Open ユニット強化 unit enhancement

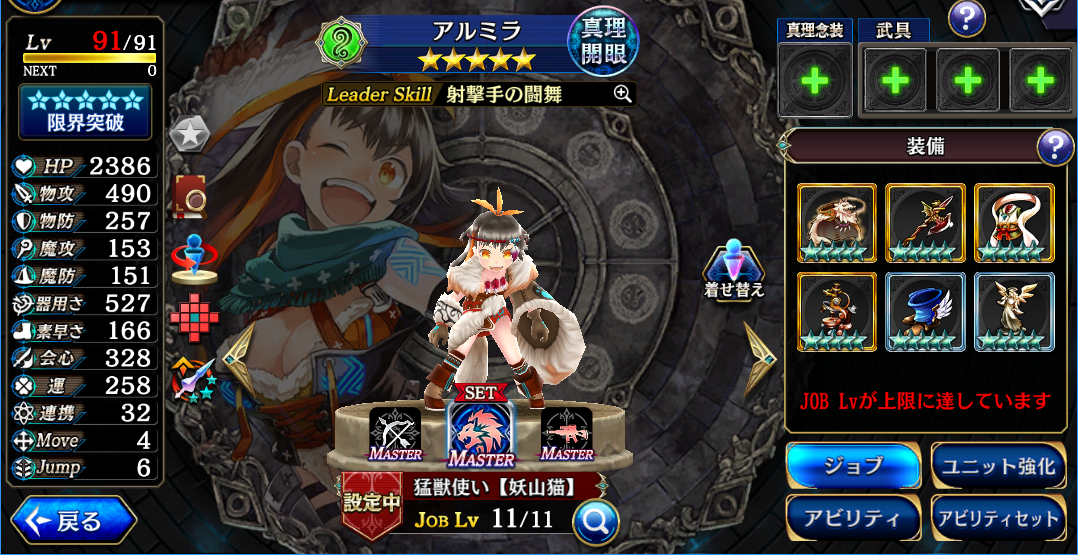pos(997,465)
